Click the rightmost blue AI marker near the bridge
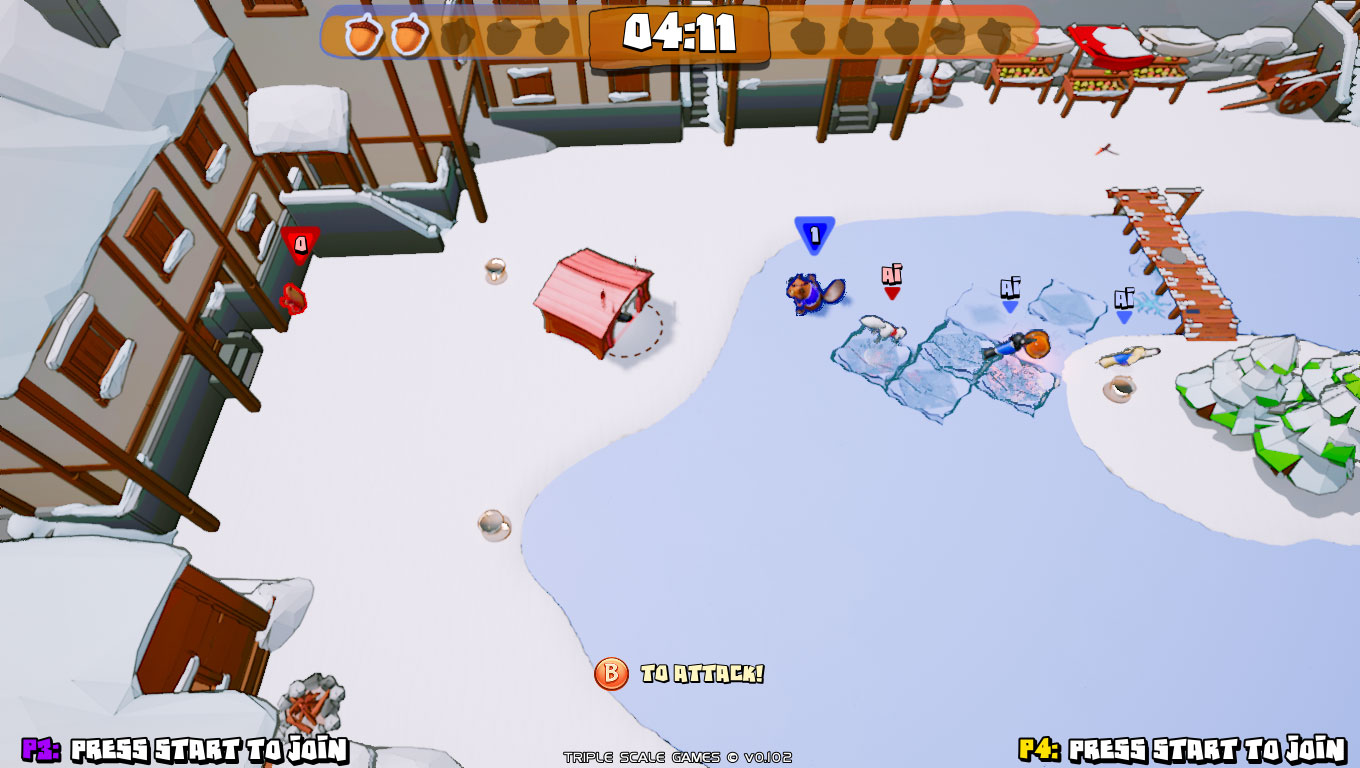The width and height of the screenshot is (1360, 768). [1123, 300]
